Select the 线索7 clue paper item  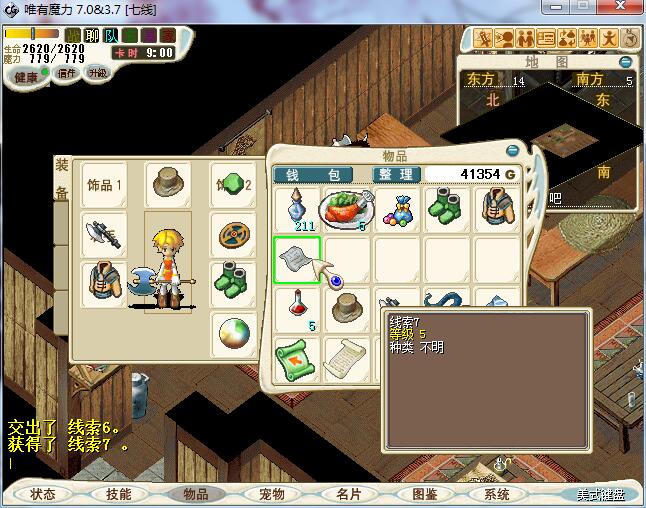[x=298, y=260]
